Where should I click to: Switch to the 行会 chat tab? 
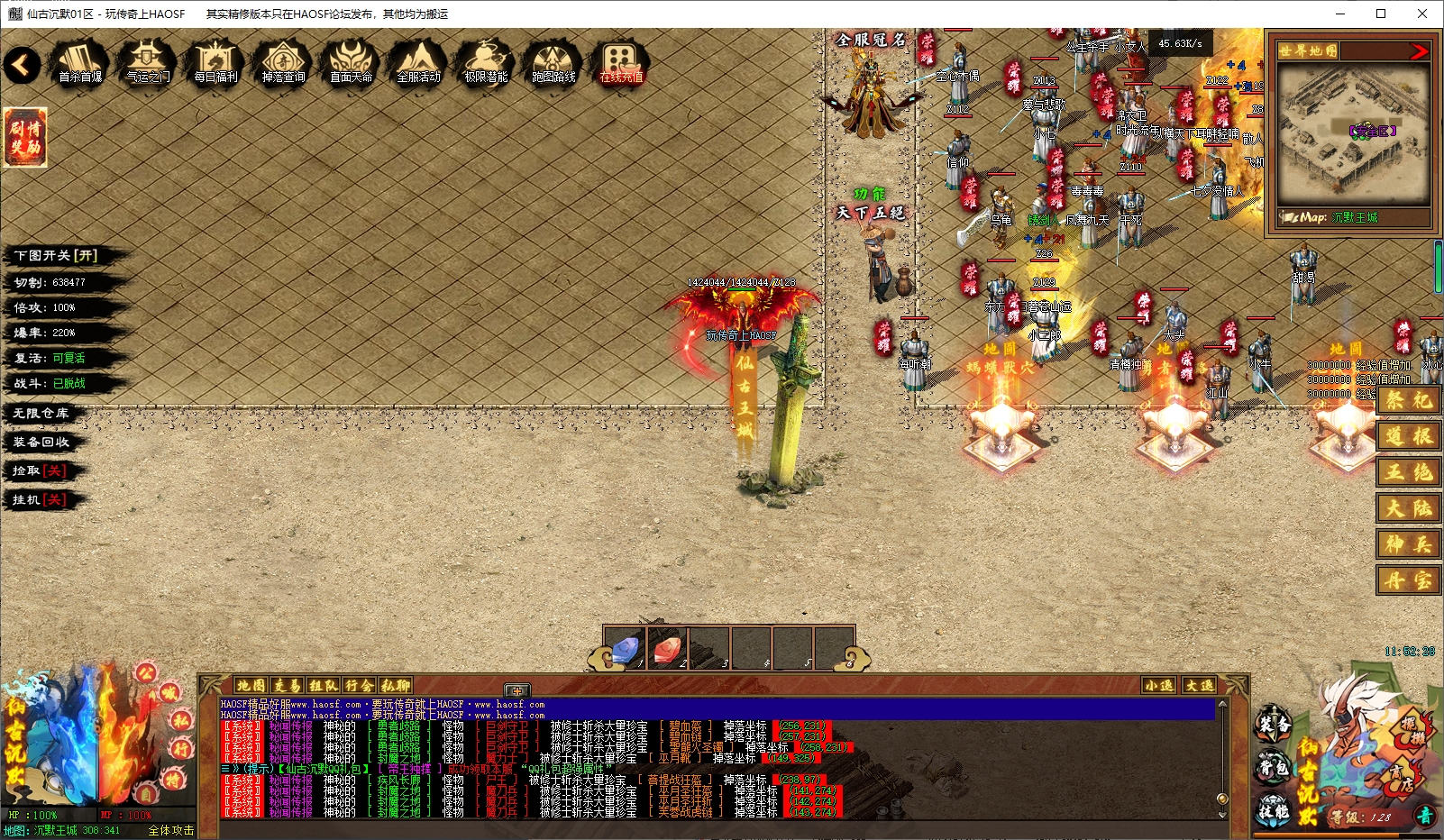[x=359, y=686]
